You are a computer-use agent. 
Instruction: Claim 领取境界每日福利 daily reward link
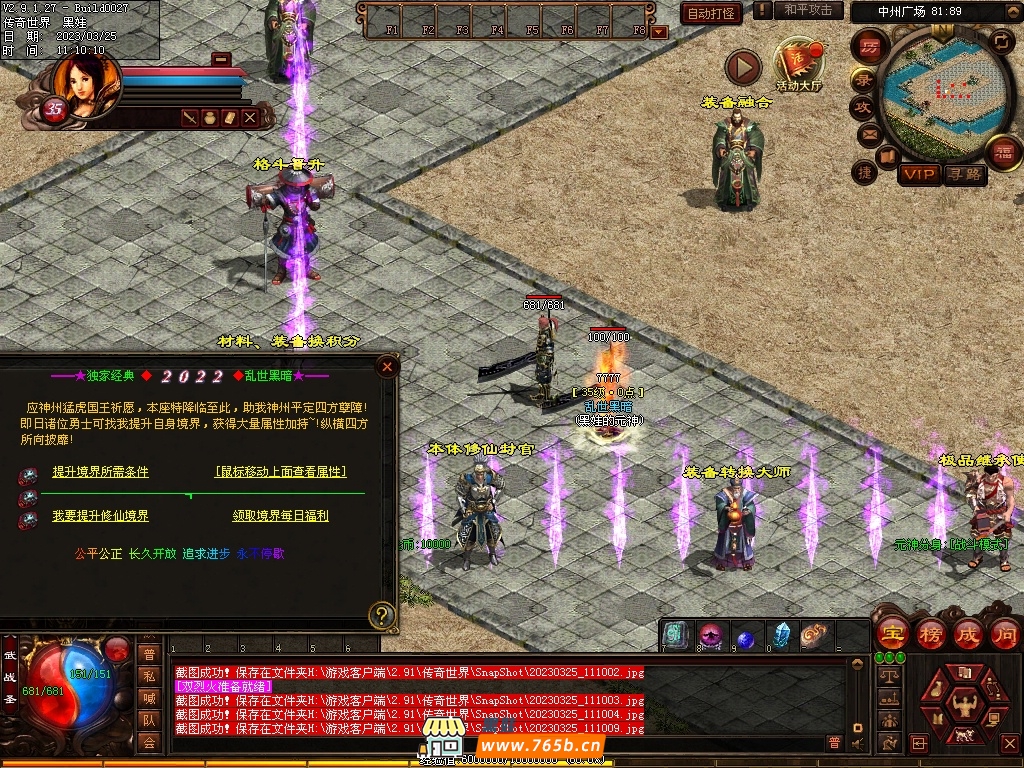(x=280, y=516)
